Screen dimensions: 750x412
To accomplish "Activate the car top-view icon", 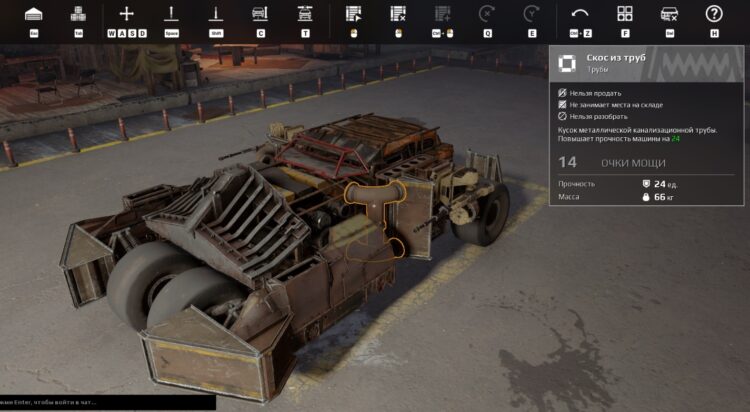I will coord(305,14).
